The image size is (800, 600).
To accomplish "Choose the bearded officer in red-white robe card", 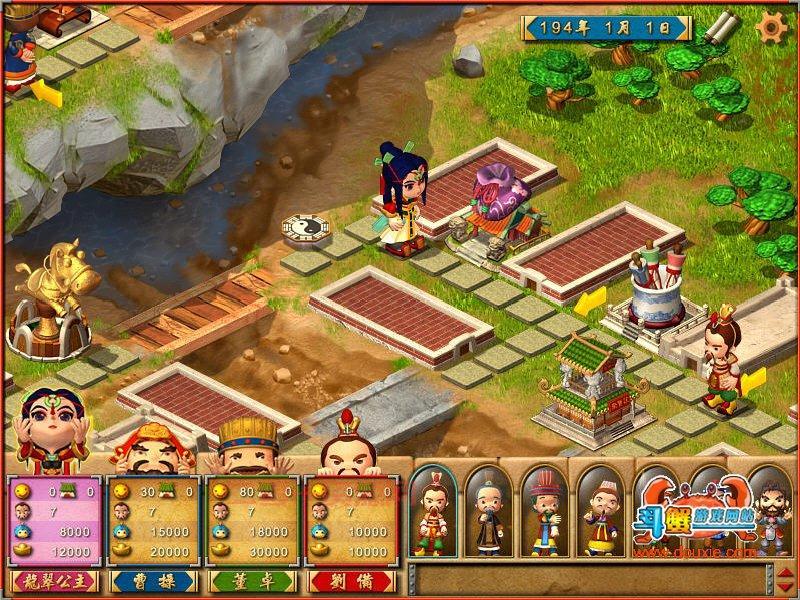I will pyautogui.click(x=601, y=511).
